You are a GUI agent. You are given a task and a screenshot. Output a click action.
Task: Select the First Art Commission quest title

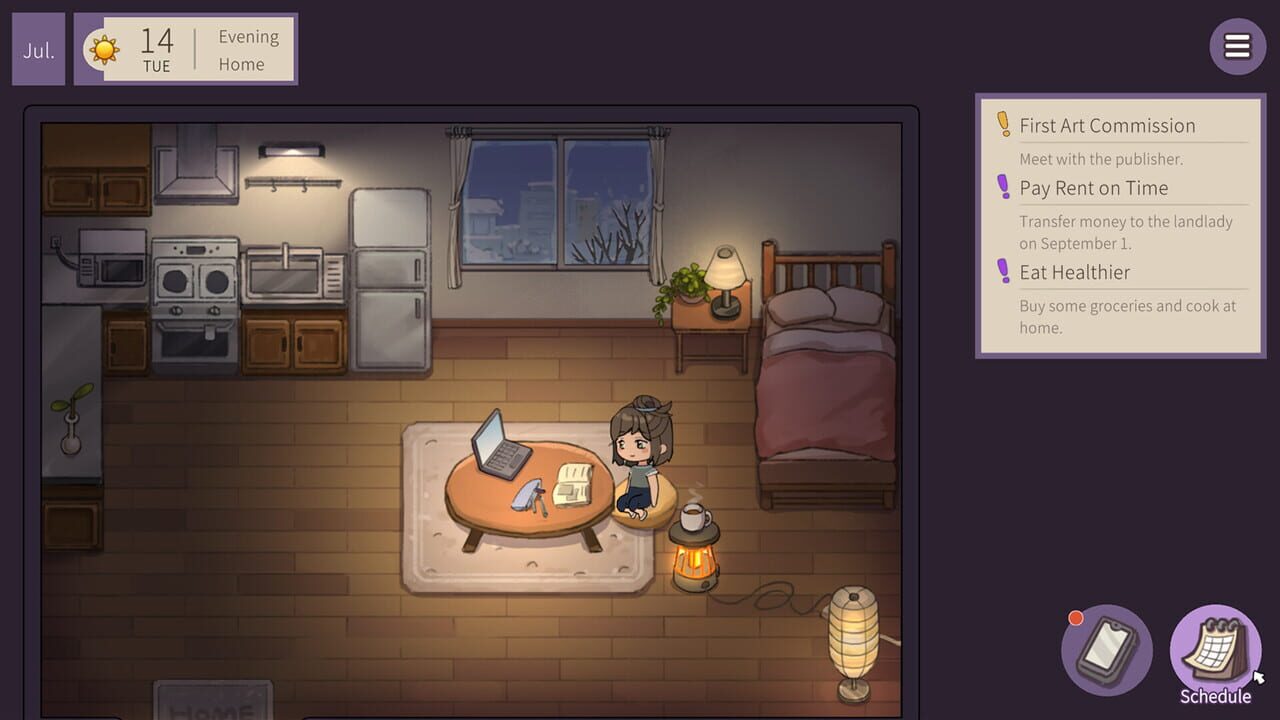coord(1106,125)
